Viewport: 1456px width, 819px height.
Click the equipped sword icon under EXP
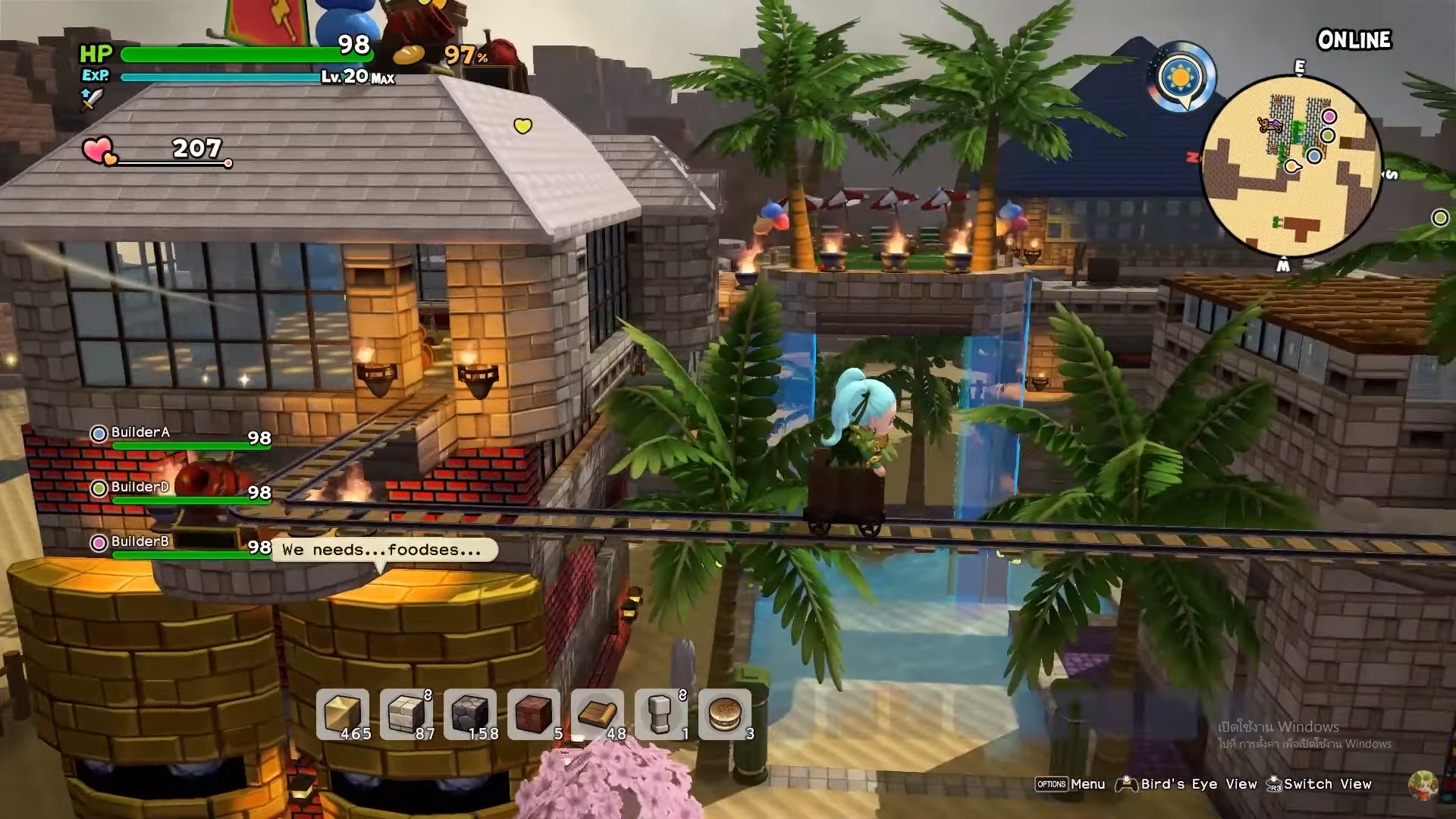click(91, 99)
